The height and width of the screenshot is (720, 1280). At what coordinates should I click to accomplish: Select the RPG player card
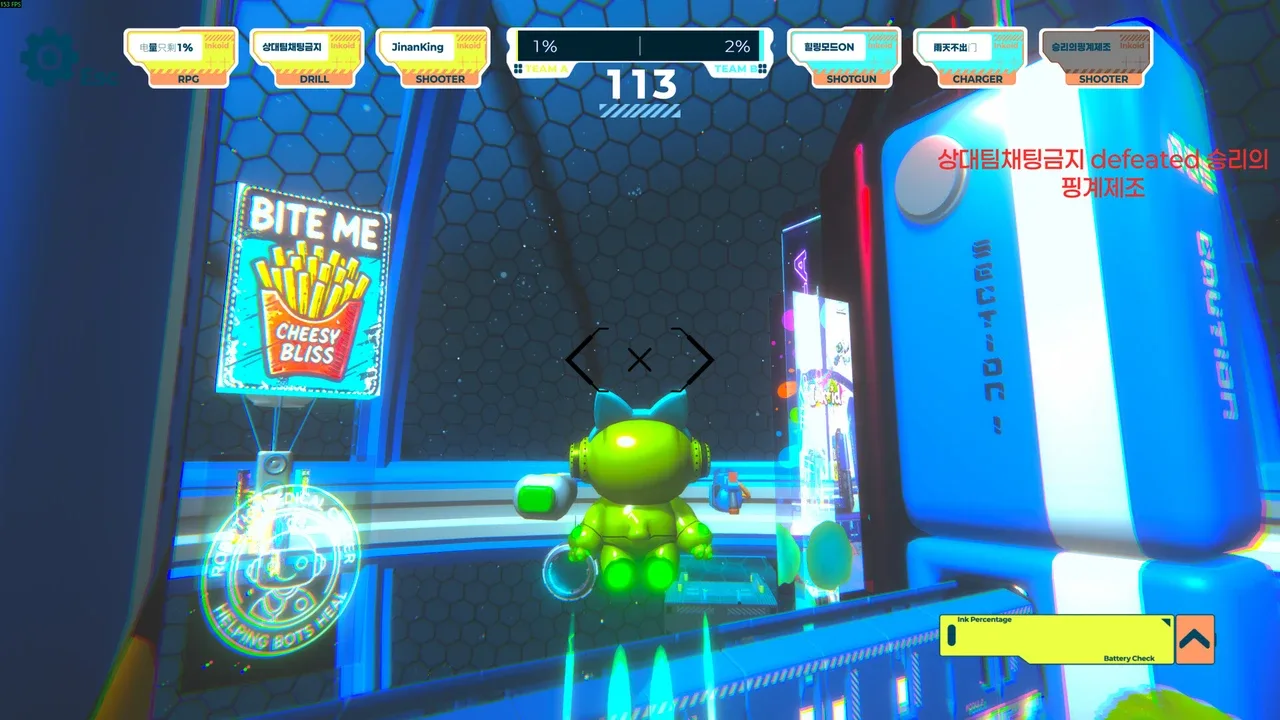point(181,58)
